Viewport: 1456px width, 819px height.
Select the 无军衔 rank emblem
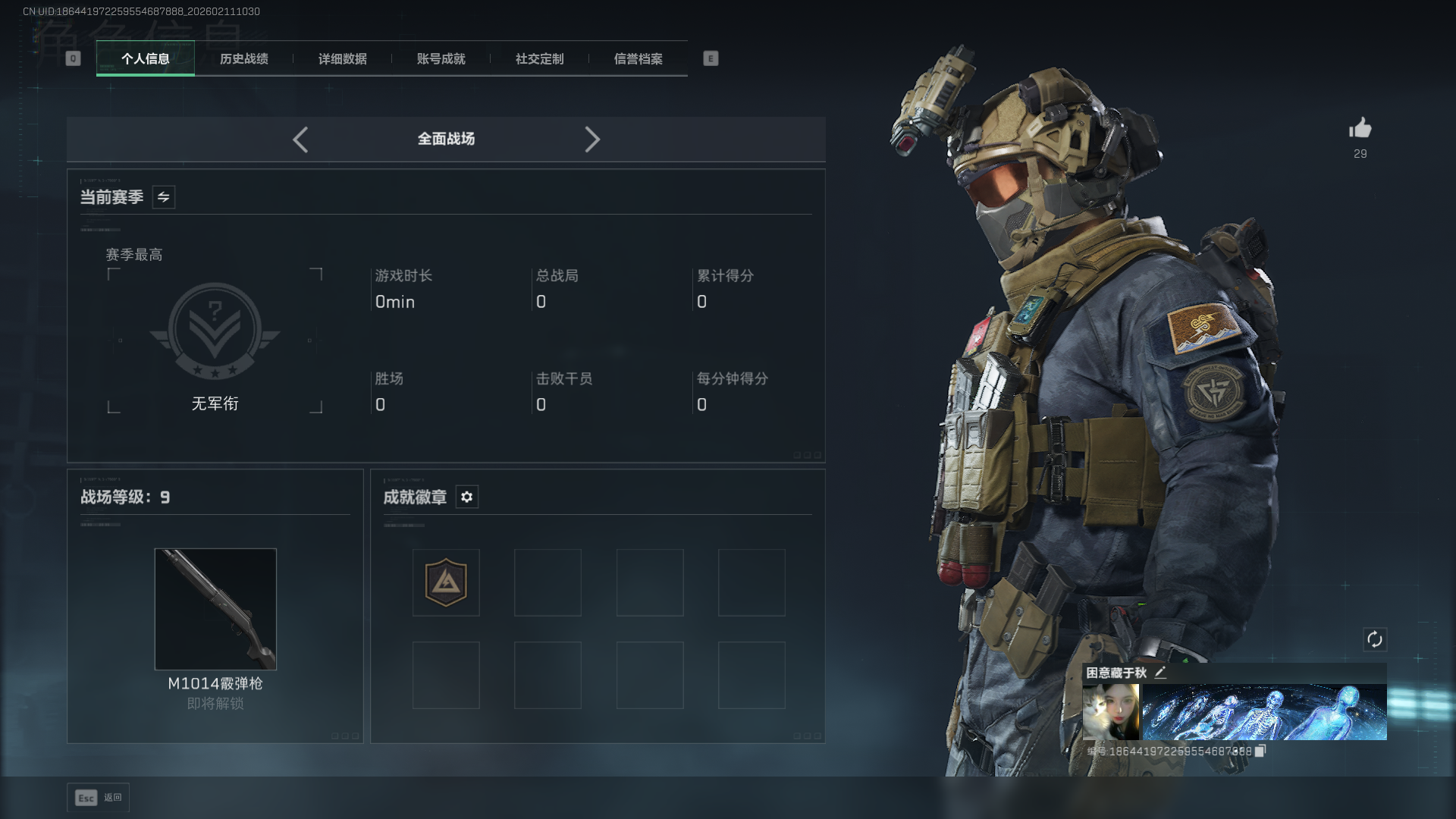(215, 331)
